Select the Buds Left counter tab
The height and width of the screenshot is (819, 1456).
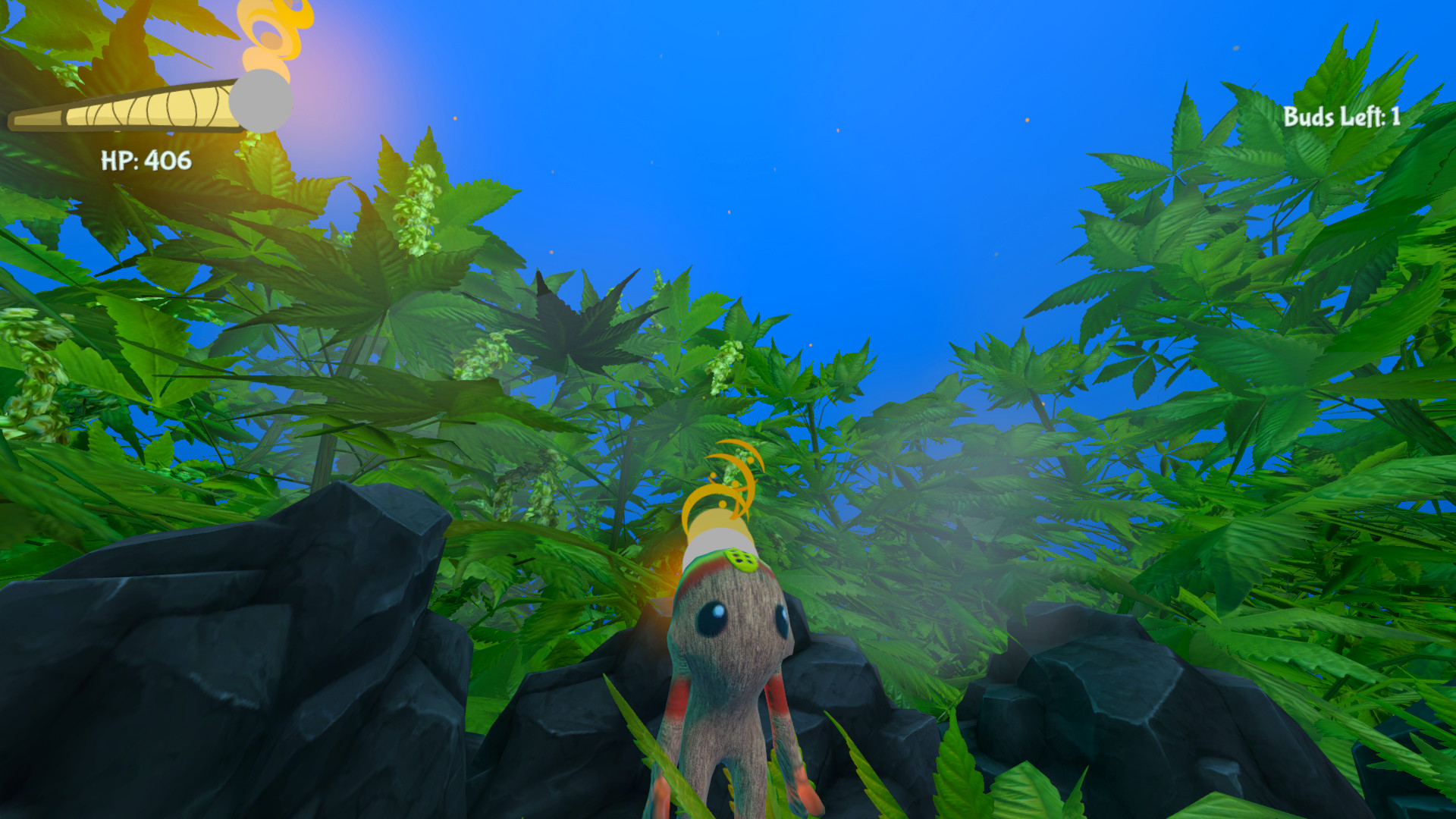tap(1341, 118)
